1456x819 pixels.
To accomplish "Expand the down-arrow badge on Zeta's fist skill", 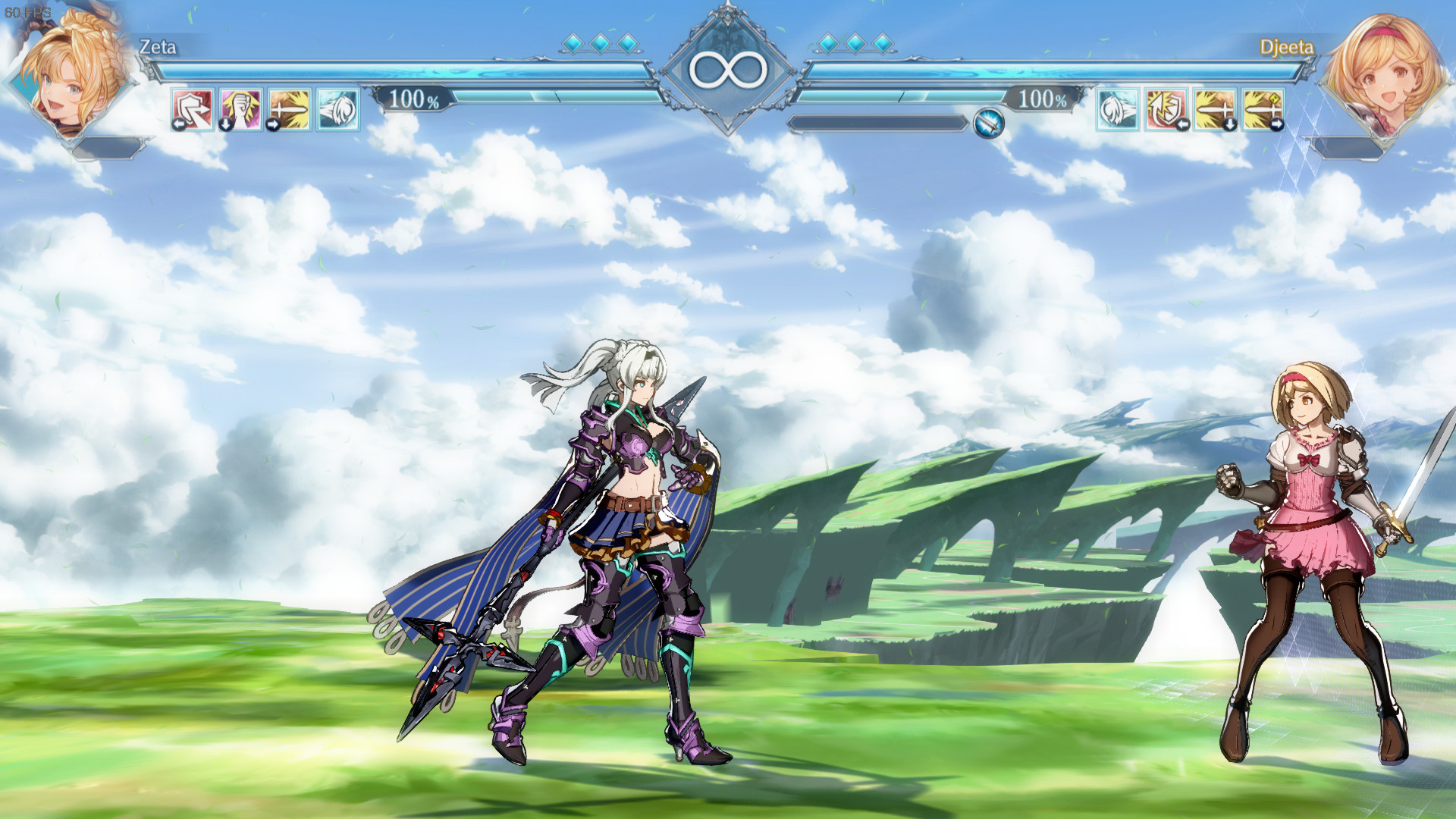I will coord(225,124).
